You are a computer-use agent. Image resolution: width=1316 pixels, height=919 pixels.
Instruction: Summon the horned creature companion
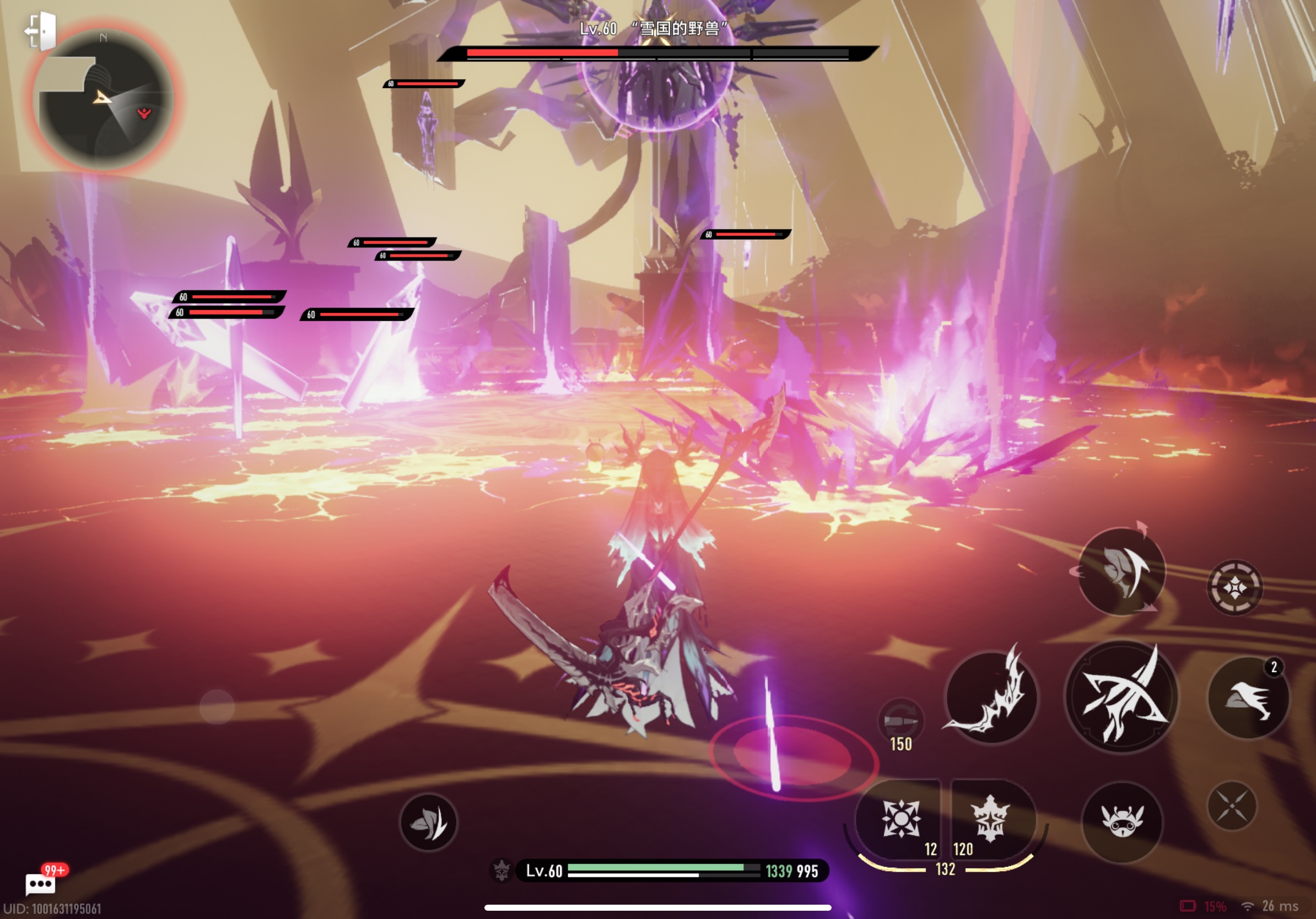[1121, 821]
